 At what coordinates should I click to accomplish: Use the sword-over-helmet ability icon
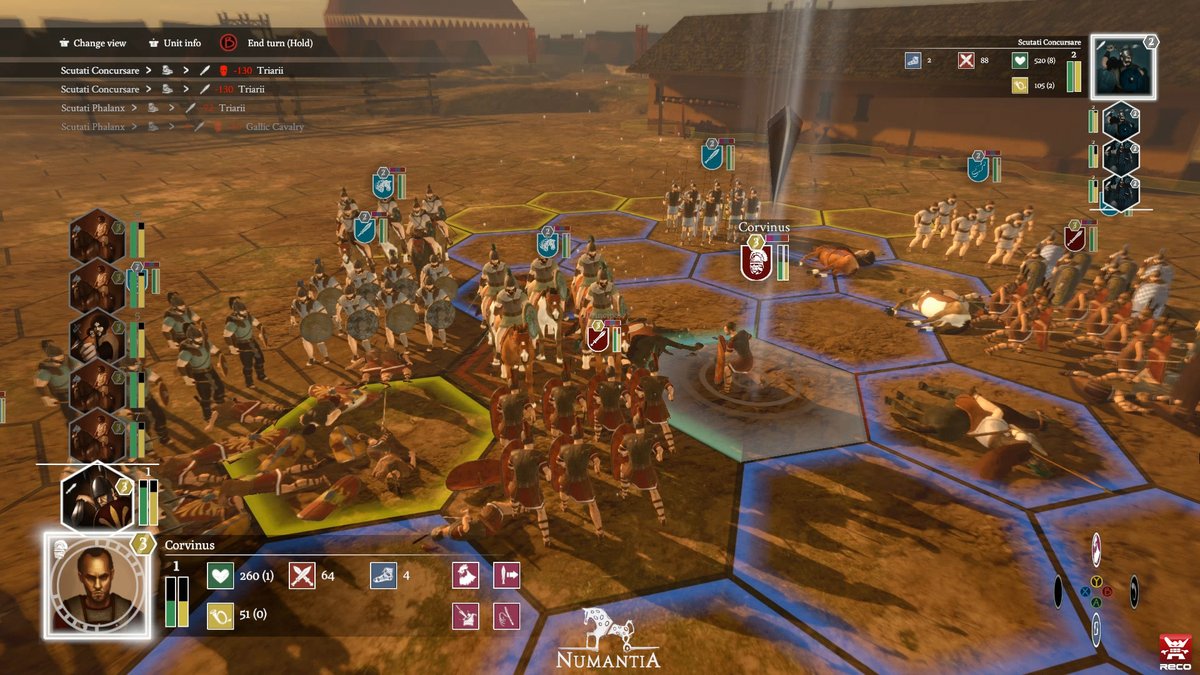coord(466,615)
